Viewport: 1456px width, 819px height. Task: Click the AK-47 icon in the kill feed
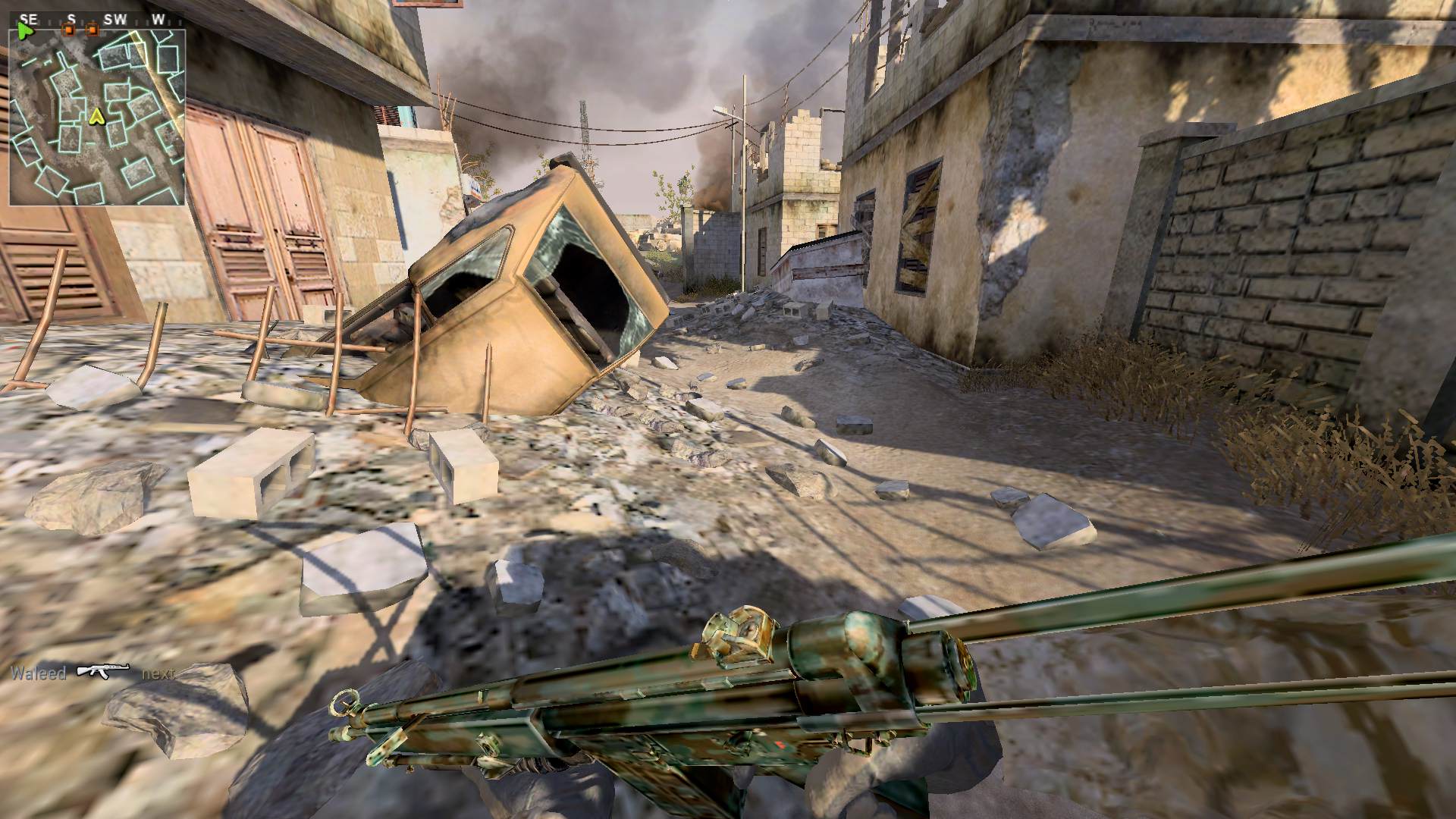(x=103, y=672)
